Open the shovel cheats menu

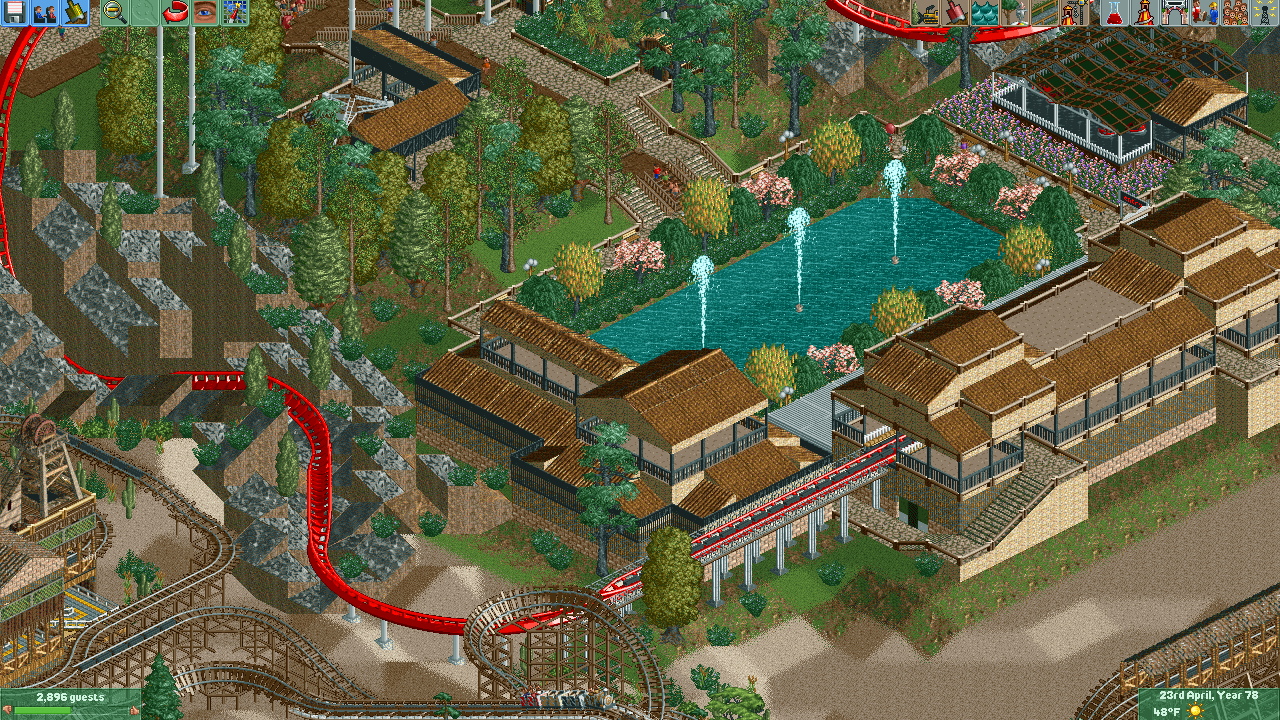coord(75,13)
